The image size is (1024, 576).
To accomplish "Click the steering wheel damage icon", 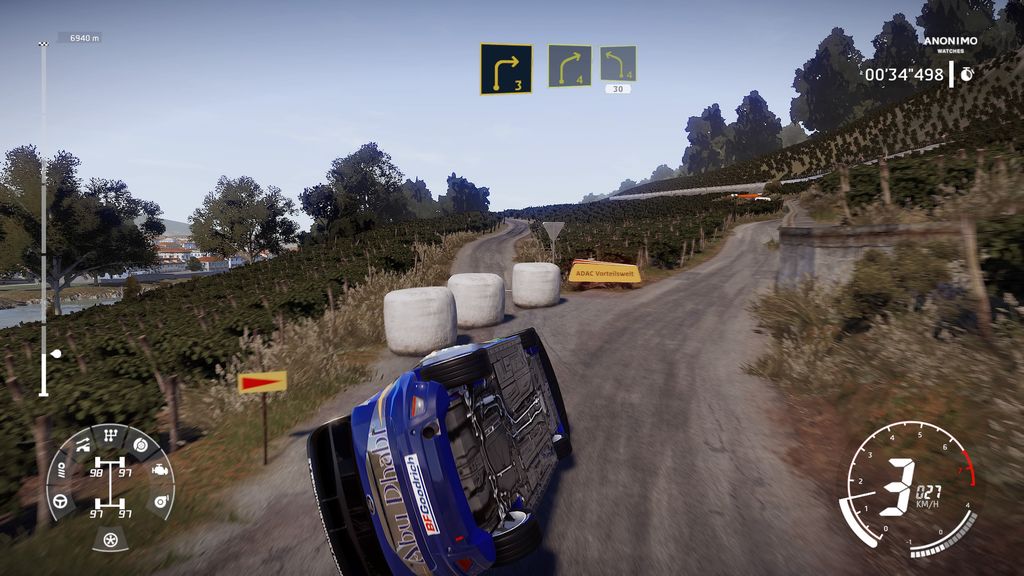I will click(59, 499).
